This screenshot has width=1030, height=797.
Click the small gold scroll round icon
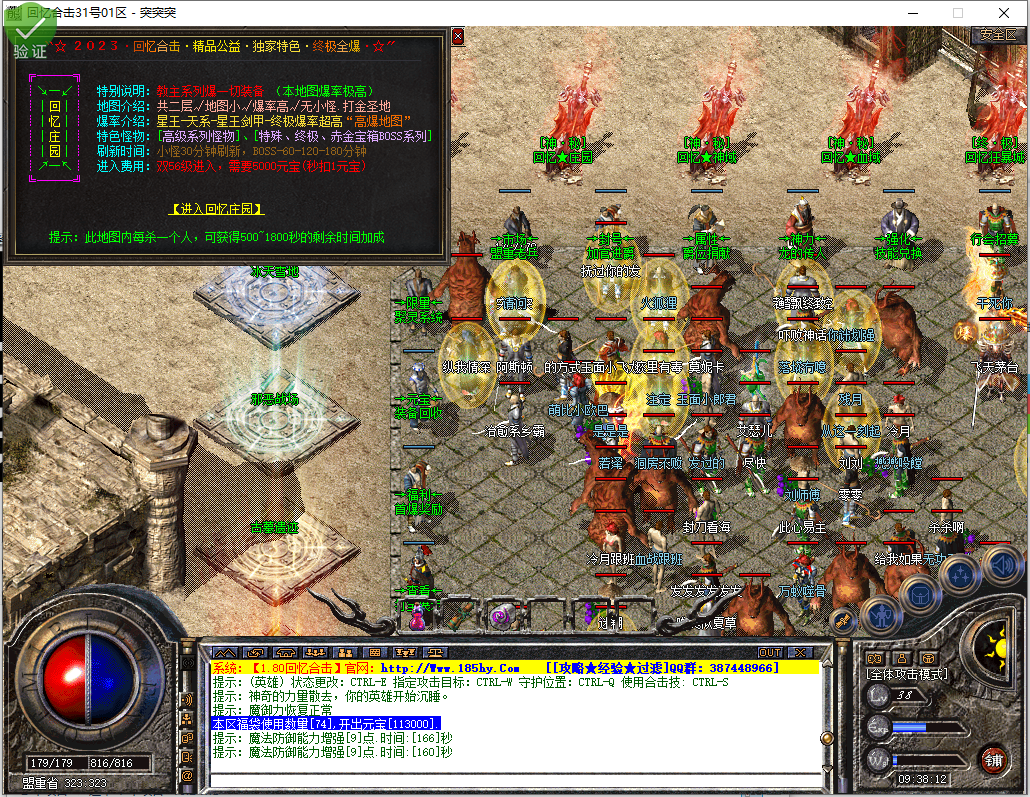(843, 621)
